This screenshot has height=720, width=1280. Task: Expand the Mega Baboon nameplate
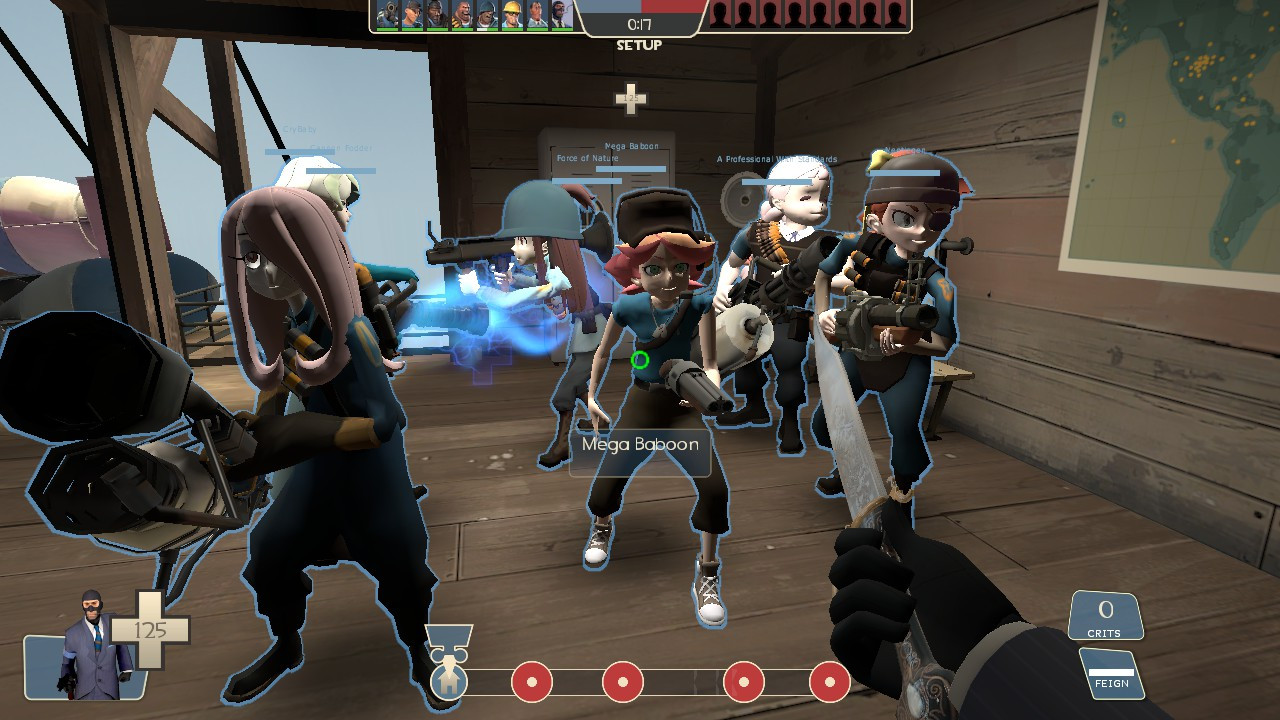pyautogui.click(x=638, y=447)
